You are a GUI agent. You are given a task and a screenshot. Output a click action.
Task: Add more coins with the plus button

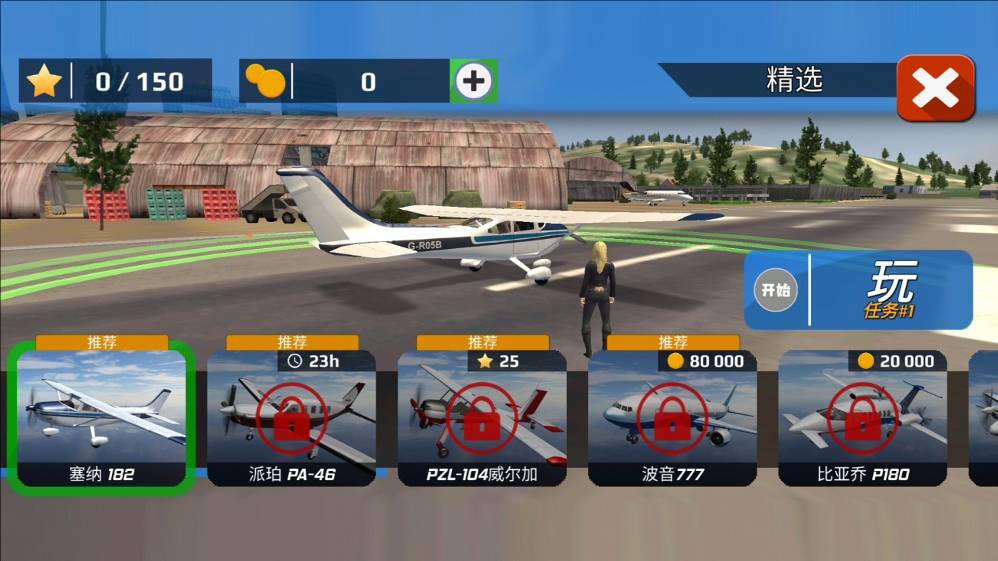pyautogui.click(x=473, y=82)
